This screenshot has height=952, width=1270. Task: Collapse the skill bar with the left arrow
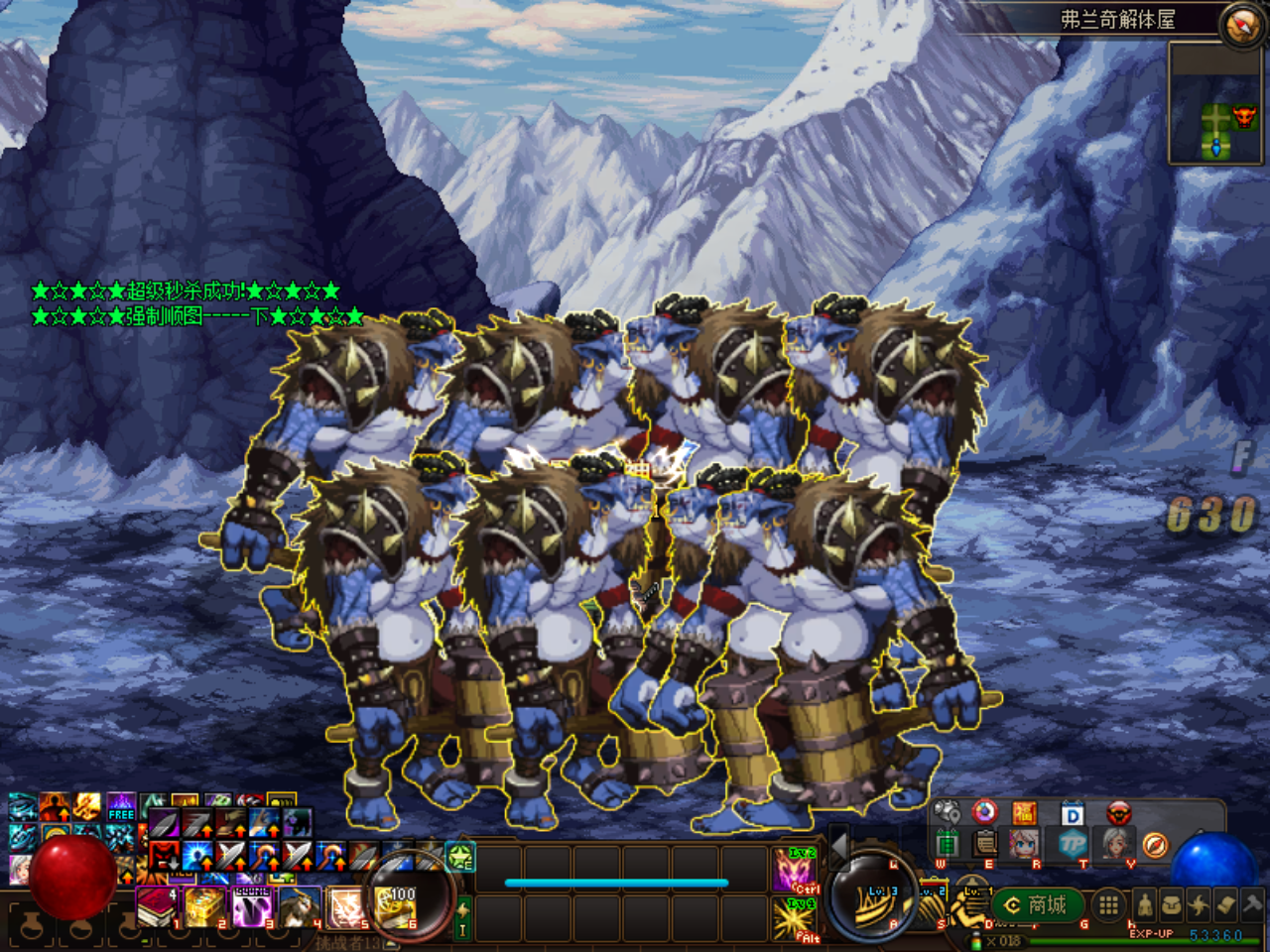(838, 845)
